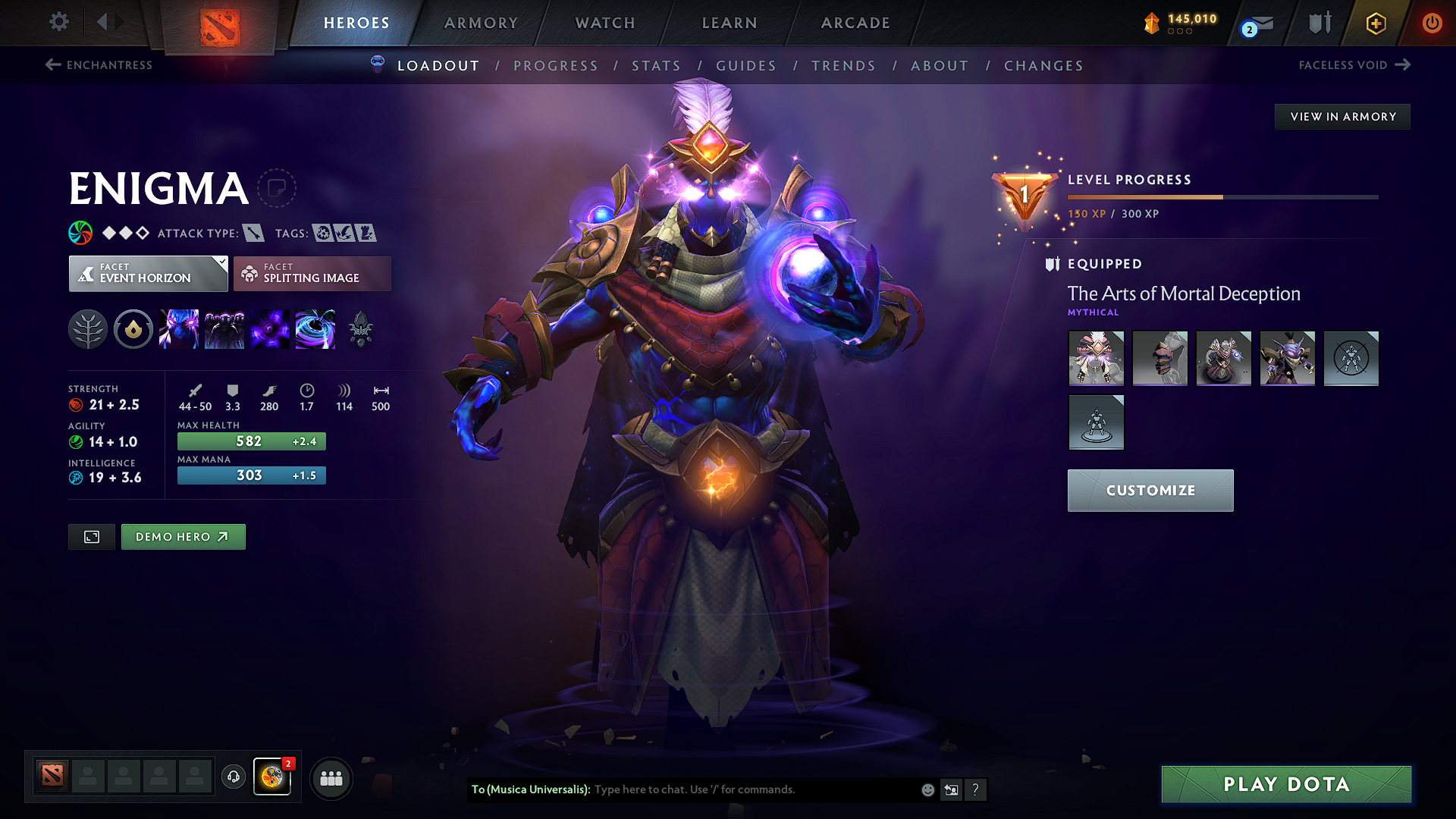Toggle the voice chat headset icon

[x=233, y=778]
